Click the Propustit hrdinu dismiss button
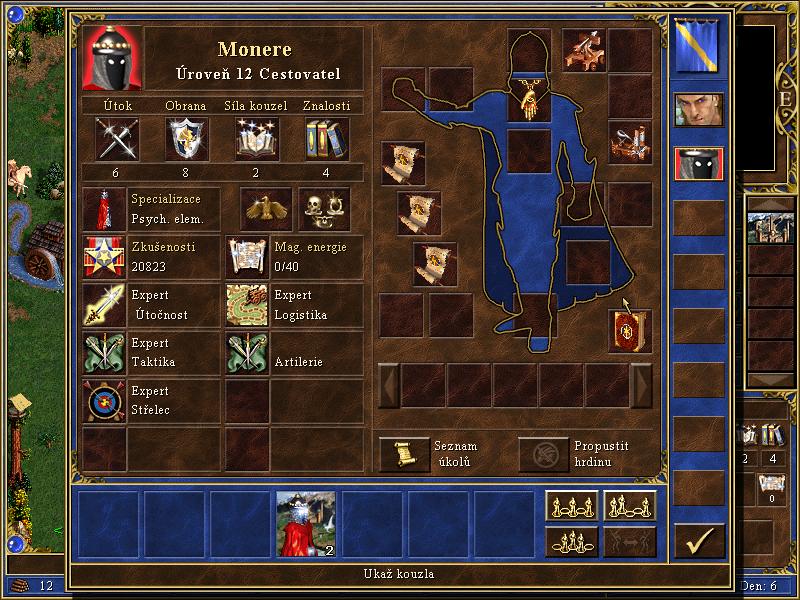The height and width of the screenshot is (600, 800). tap(543, 454)
